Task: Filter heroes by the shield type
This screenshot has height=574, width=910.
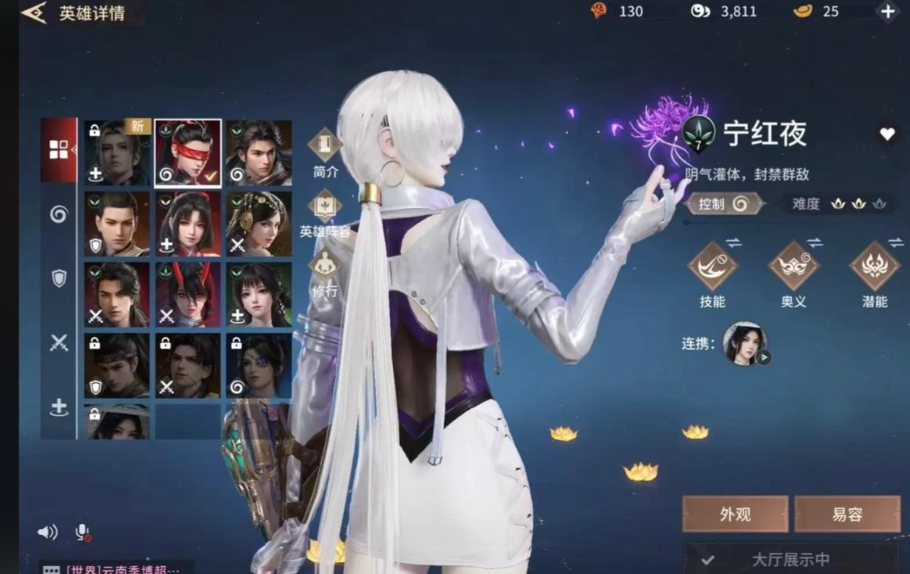Action: pos(59,278)
